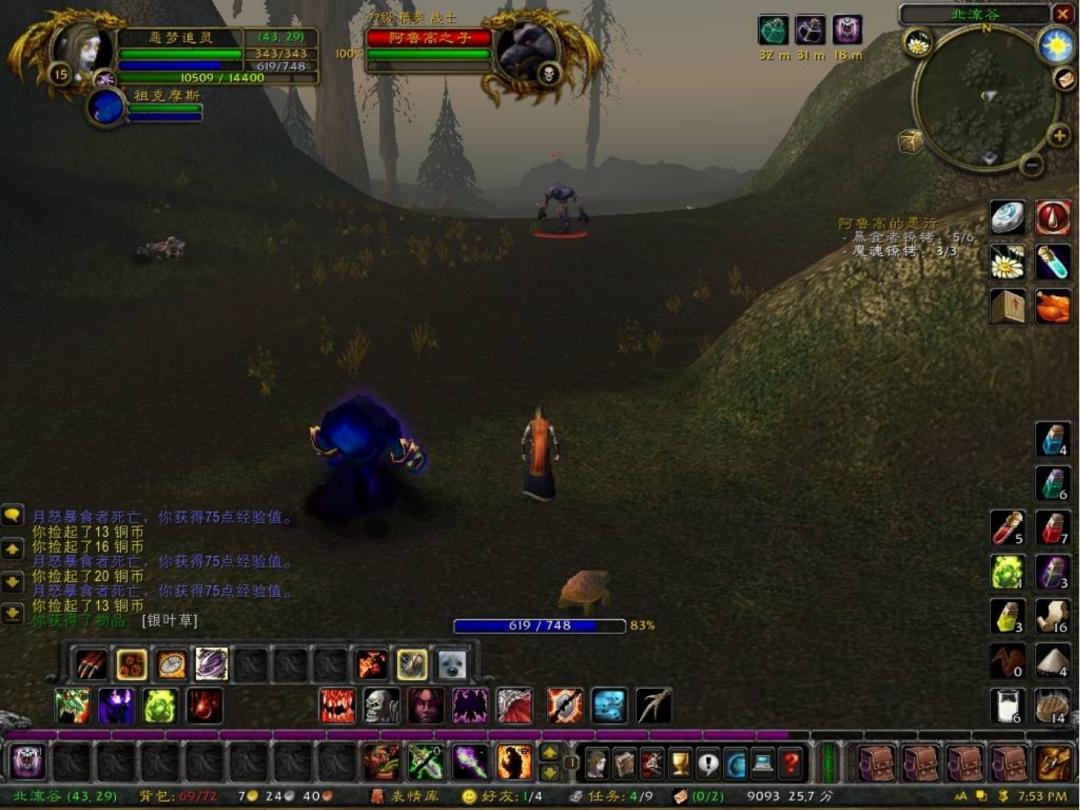Open the mail icon beside the minimap

(x=1064, y=79)
